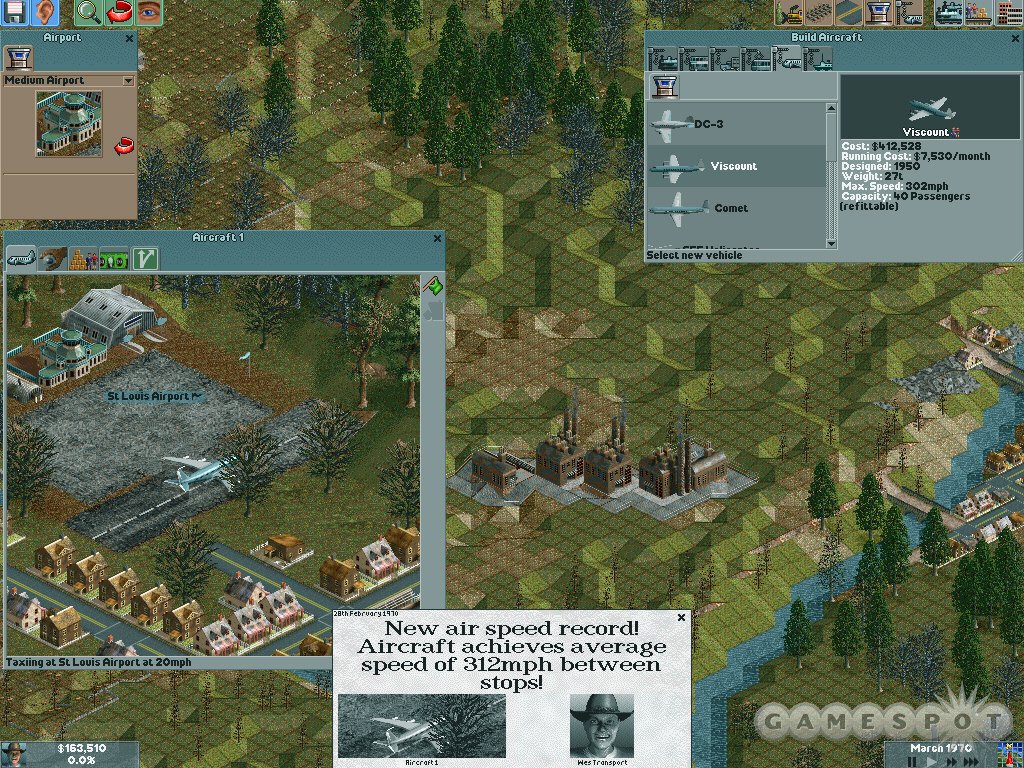Click the magnifying glass zoom tool
Image resolution: width=1024 pixels, height=768 pixels.
tap(88, 13)
